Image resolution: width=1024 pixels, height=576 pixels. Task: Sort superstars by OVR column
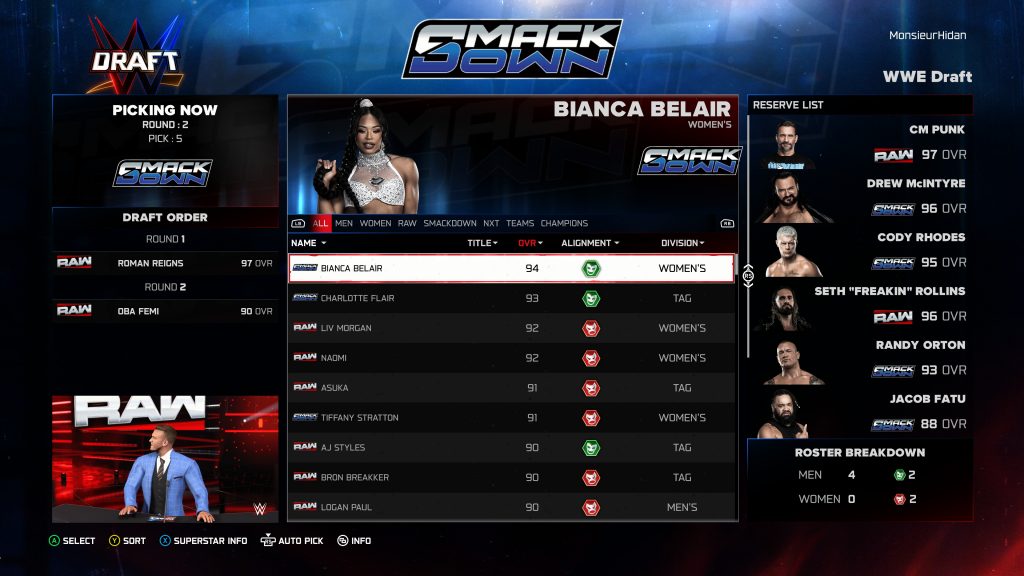coord(530,243)
